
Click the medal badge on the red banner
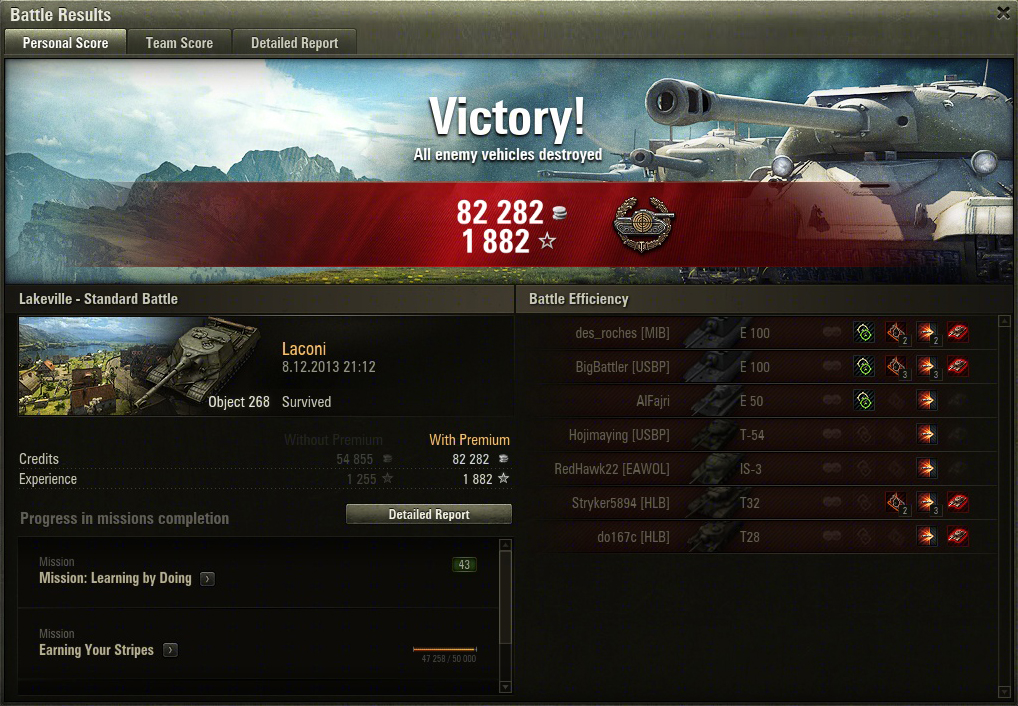coord(643,225)
